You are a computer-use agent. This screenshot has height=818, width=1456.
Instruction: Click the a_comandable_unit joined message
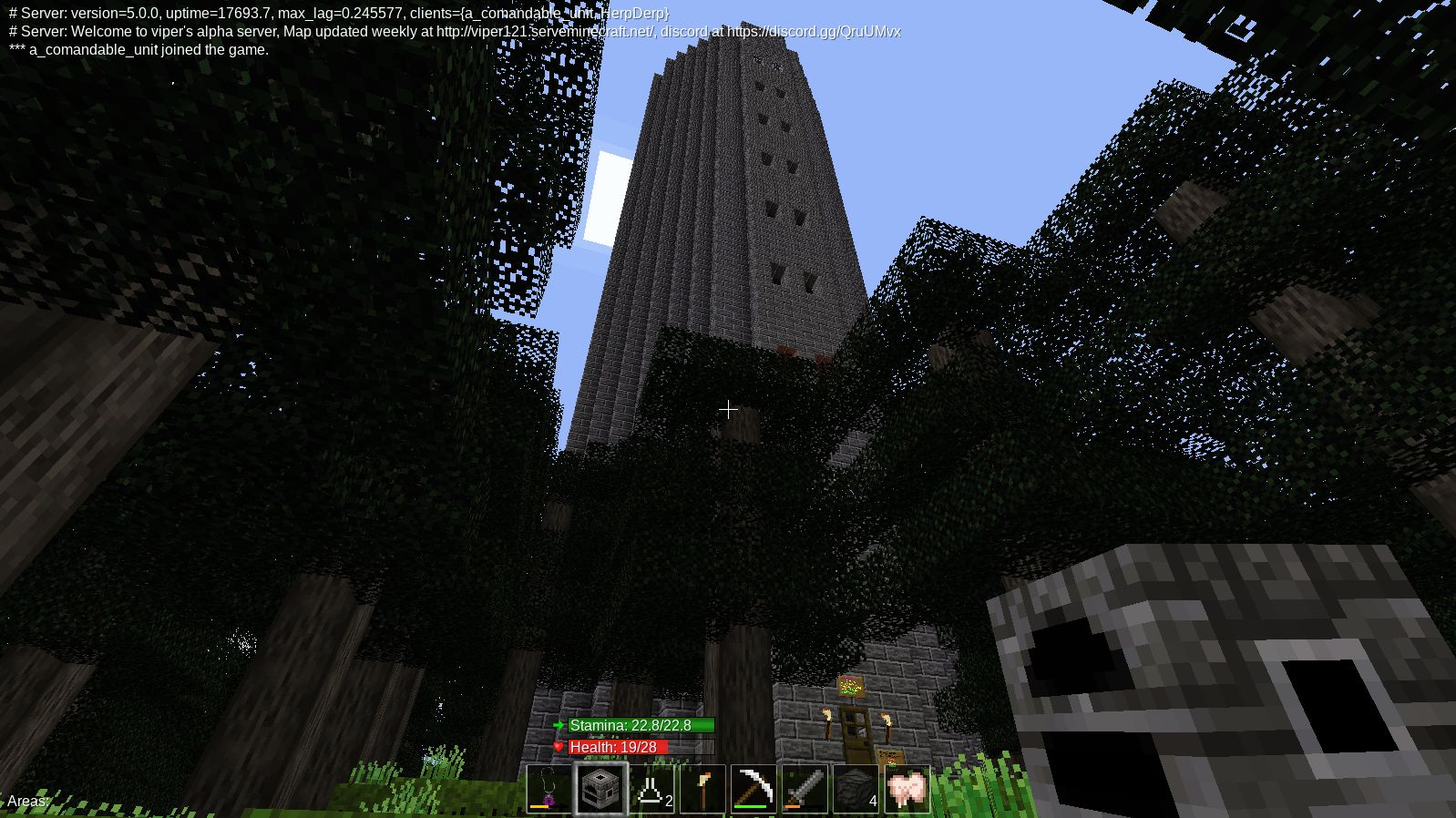135,50
